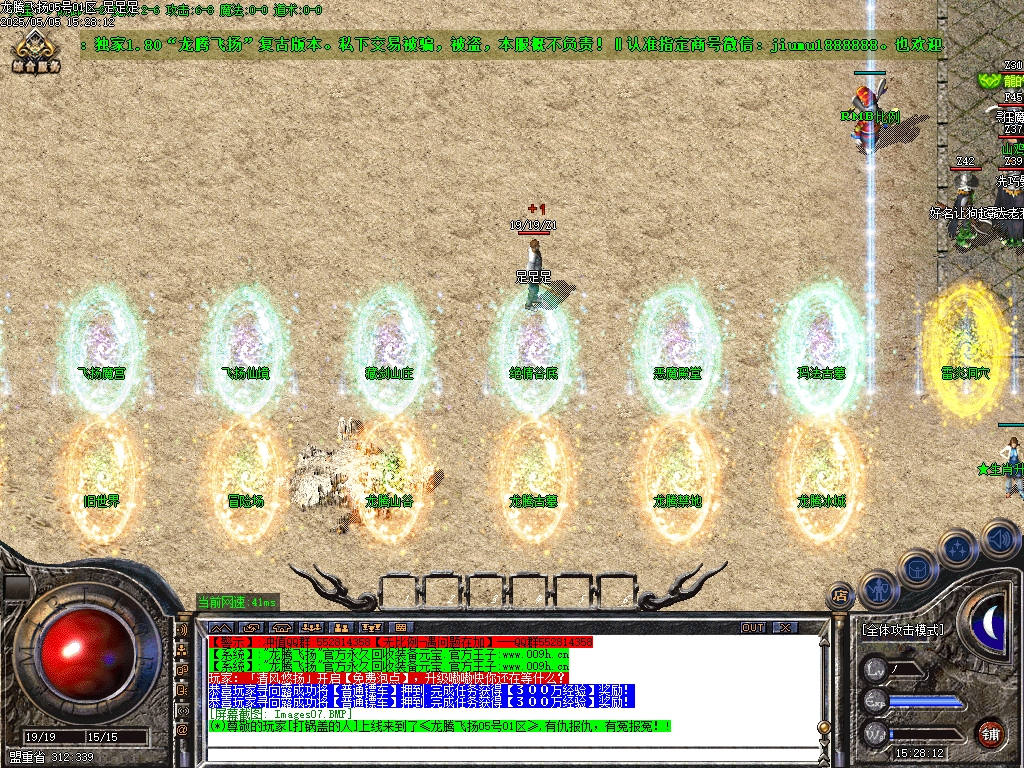This screenshot has height=768, width=1024.
Task: Click the OUT button above the chat
Action: [x=753, y=627]
